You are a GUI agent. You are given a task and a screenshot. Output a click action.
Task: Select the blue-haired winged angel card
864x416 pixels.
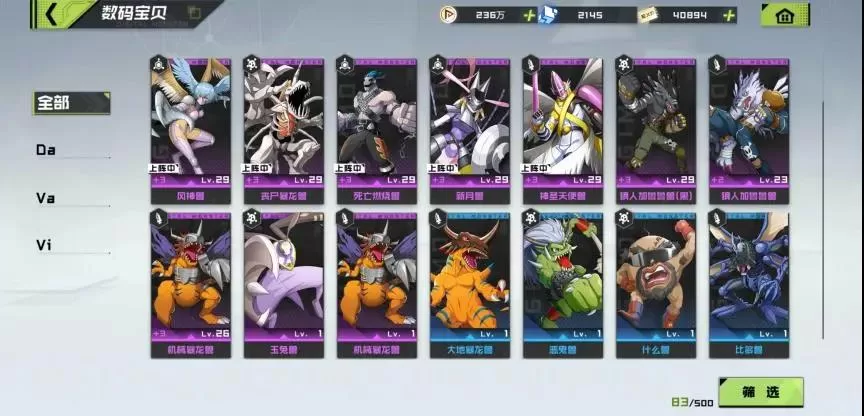[190, 120]
